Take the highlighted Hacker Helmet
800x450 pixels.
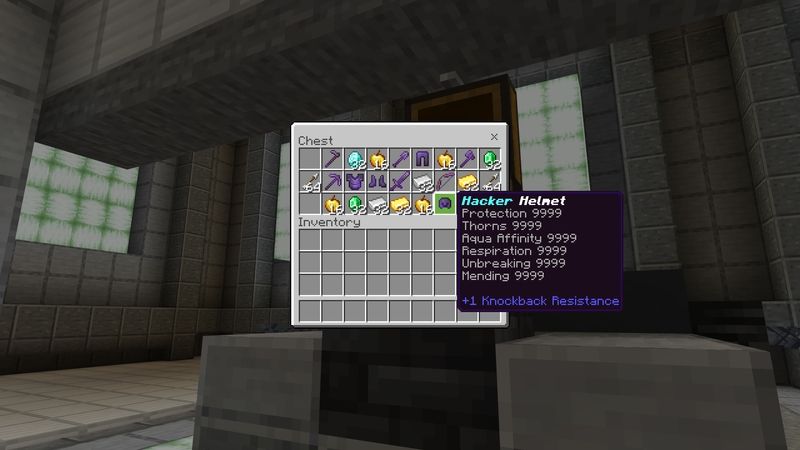[447, 205]
